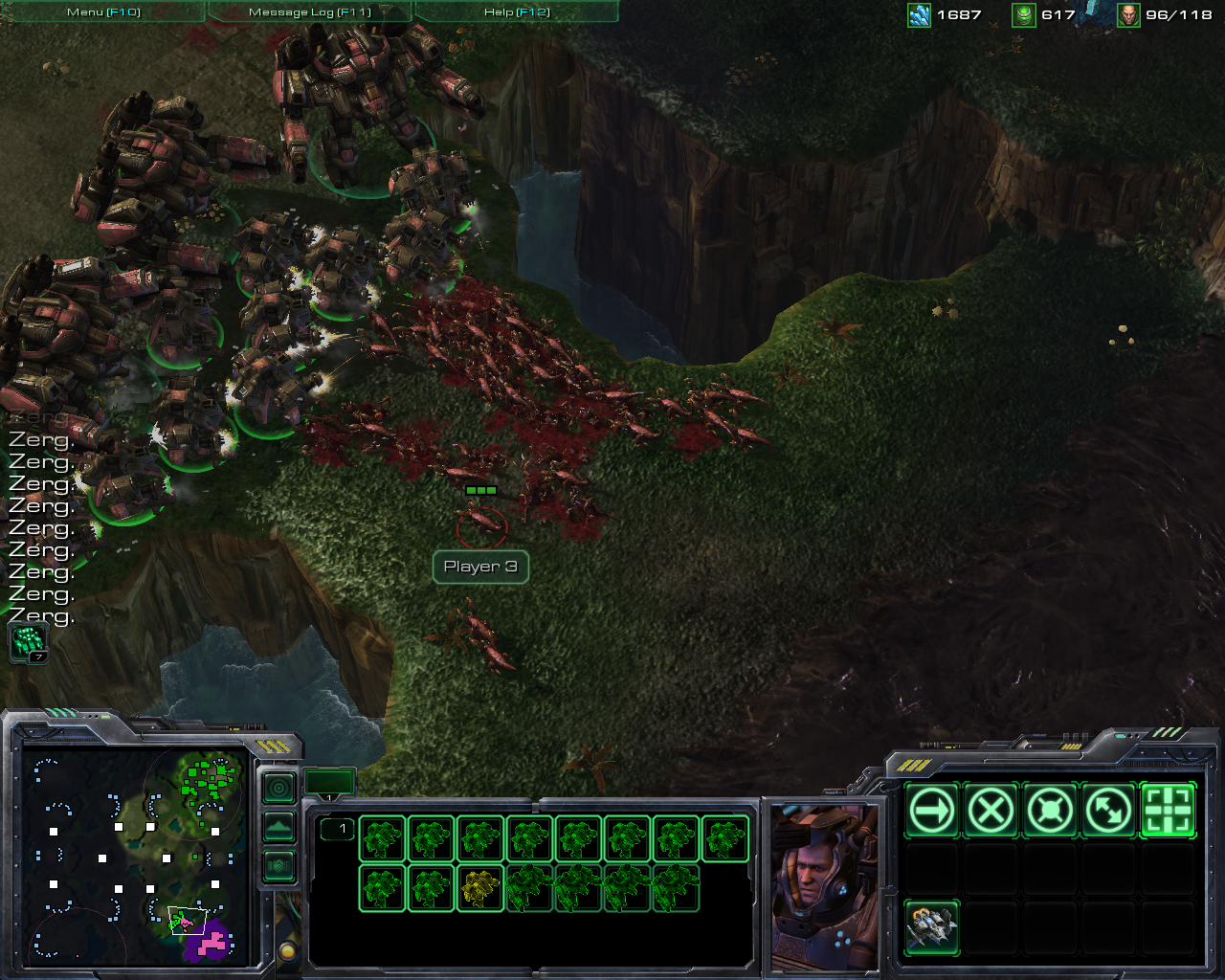Open the Message Log
The width and height of the screenshot is (1225, 980).
(x=309, y=11)
